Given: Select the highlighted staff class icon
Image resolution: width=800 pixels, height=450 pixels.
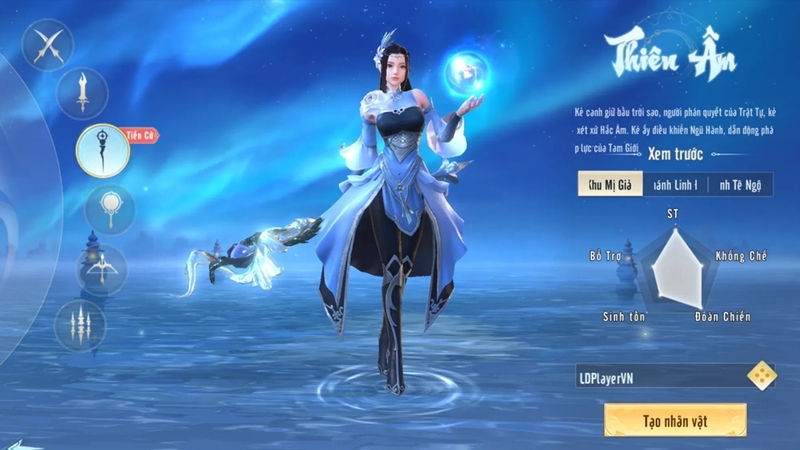Looking at the screenshot, I should point(101,150).
